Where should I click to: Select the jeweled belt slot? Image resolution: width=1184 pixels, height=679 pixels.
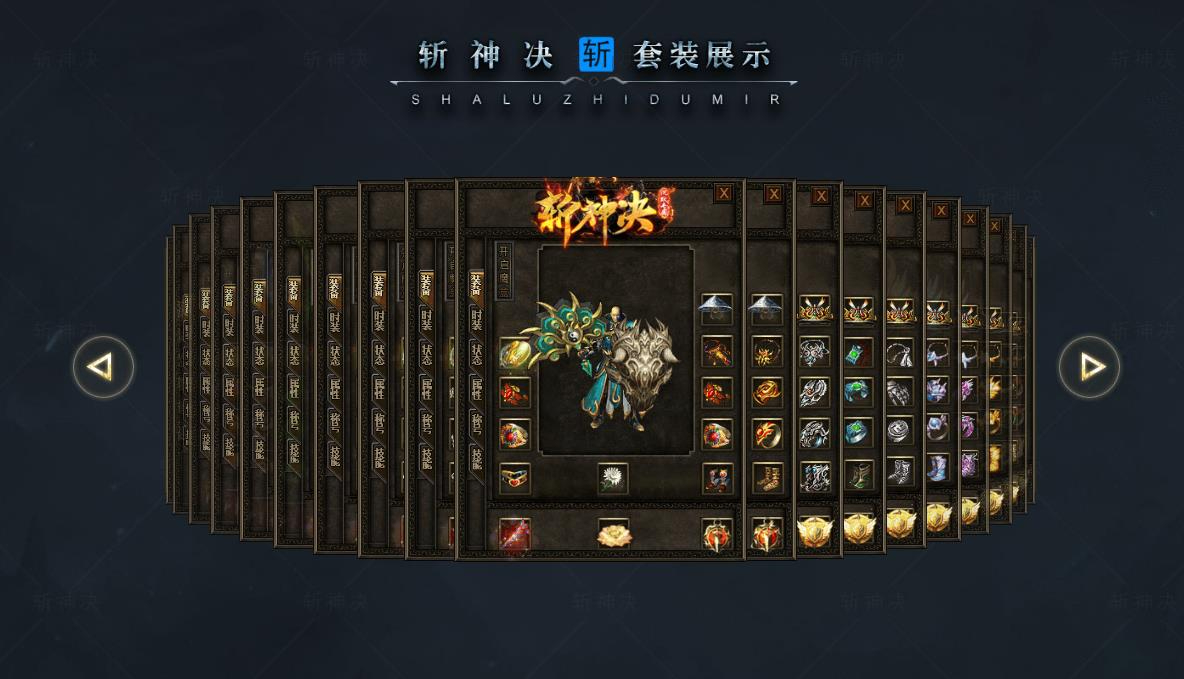pos(515,478)
